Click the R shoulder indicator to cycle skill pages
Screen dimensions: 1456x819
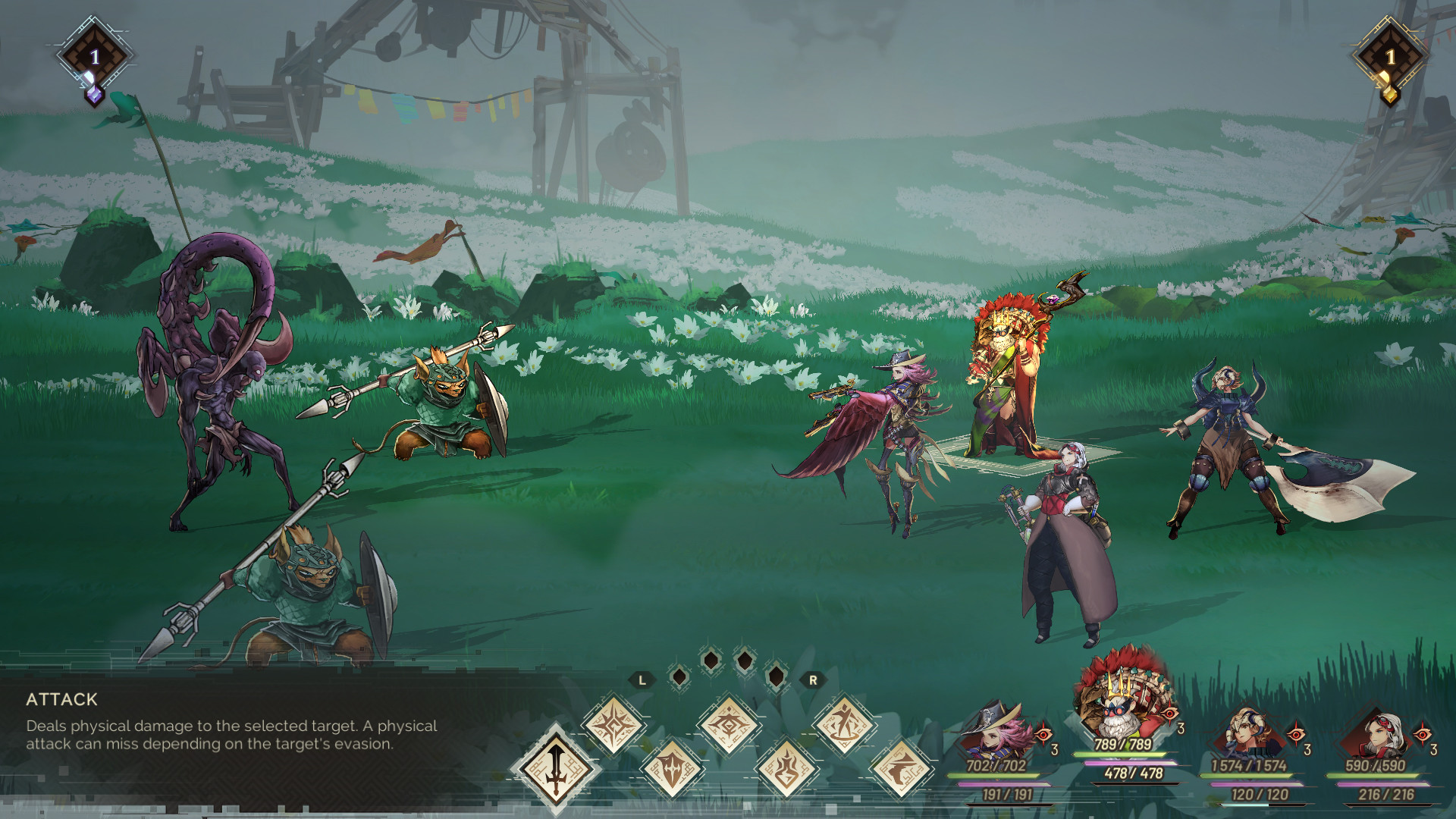point(813,679)
